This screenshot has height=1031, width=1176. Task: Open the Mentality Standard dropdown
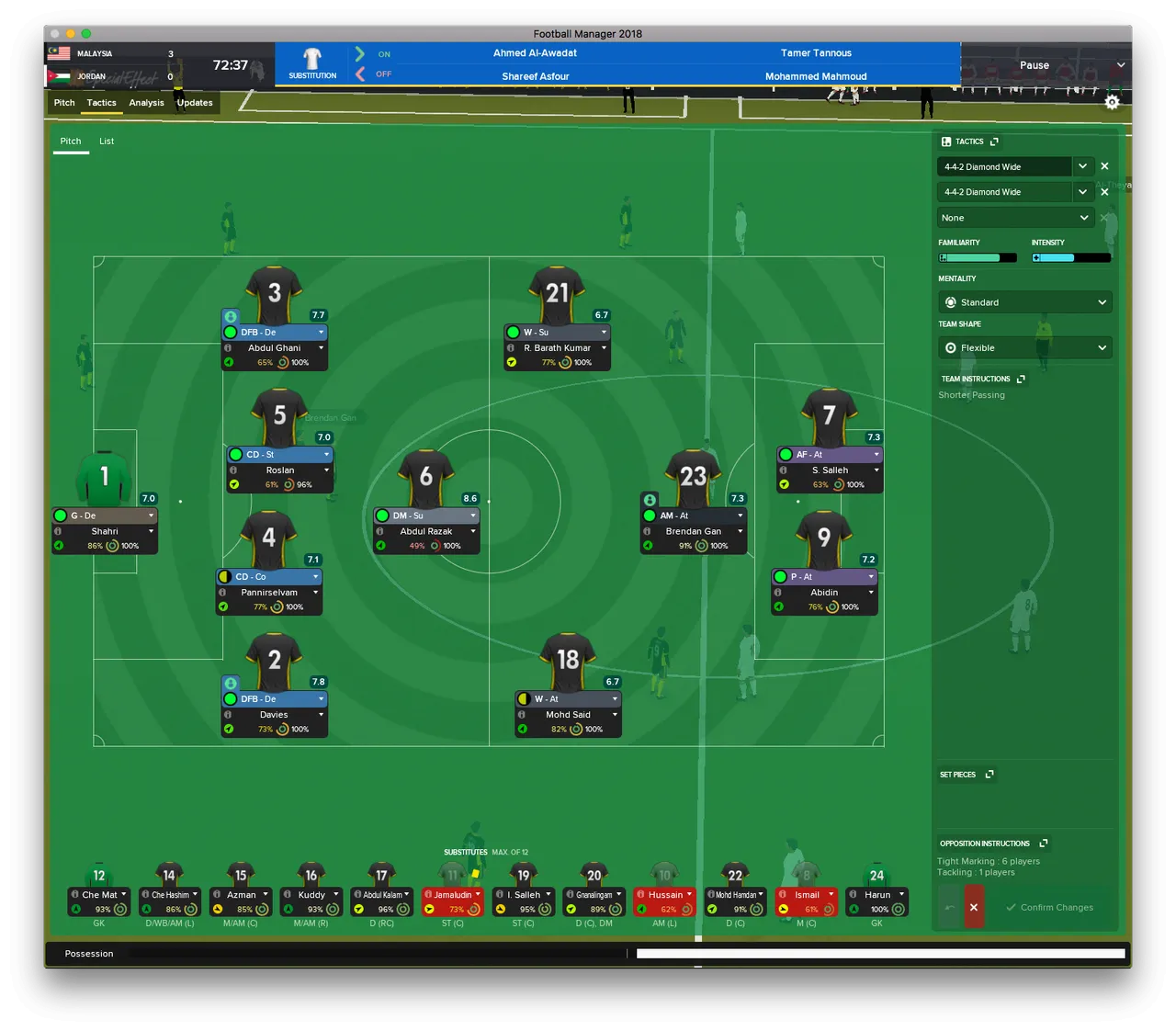(1024, 302)
